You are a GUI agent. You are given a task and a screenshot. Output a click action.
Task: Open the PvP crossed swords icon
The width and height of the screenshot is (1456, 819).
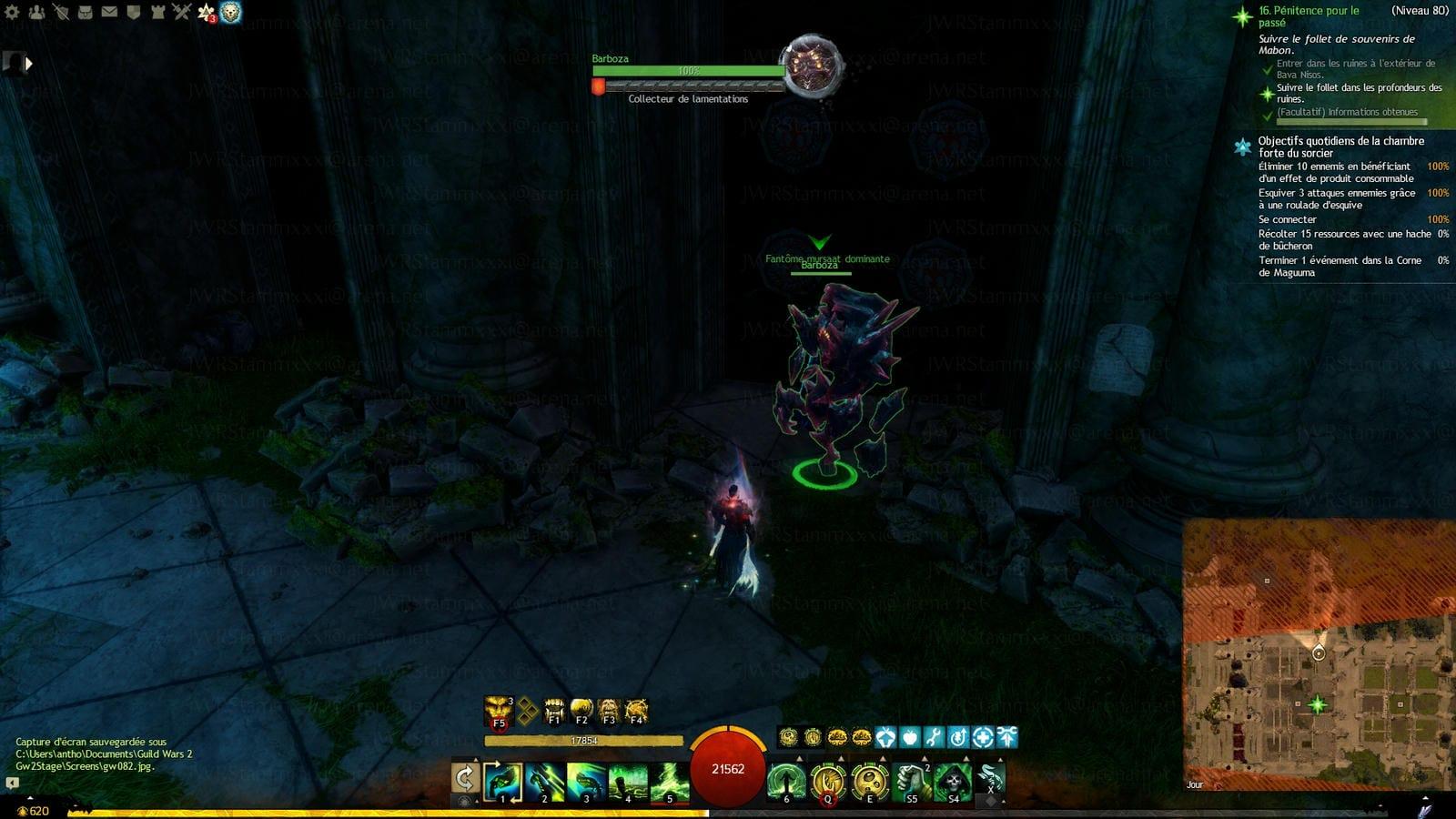point(181,12)
